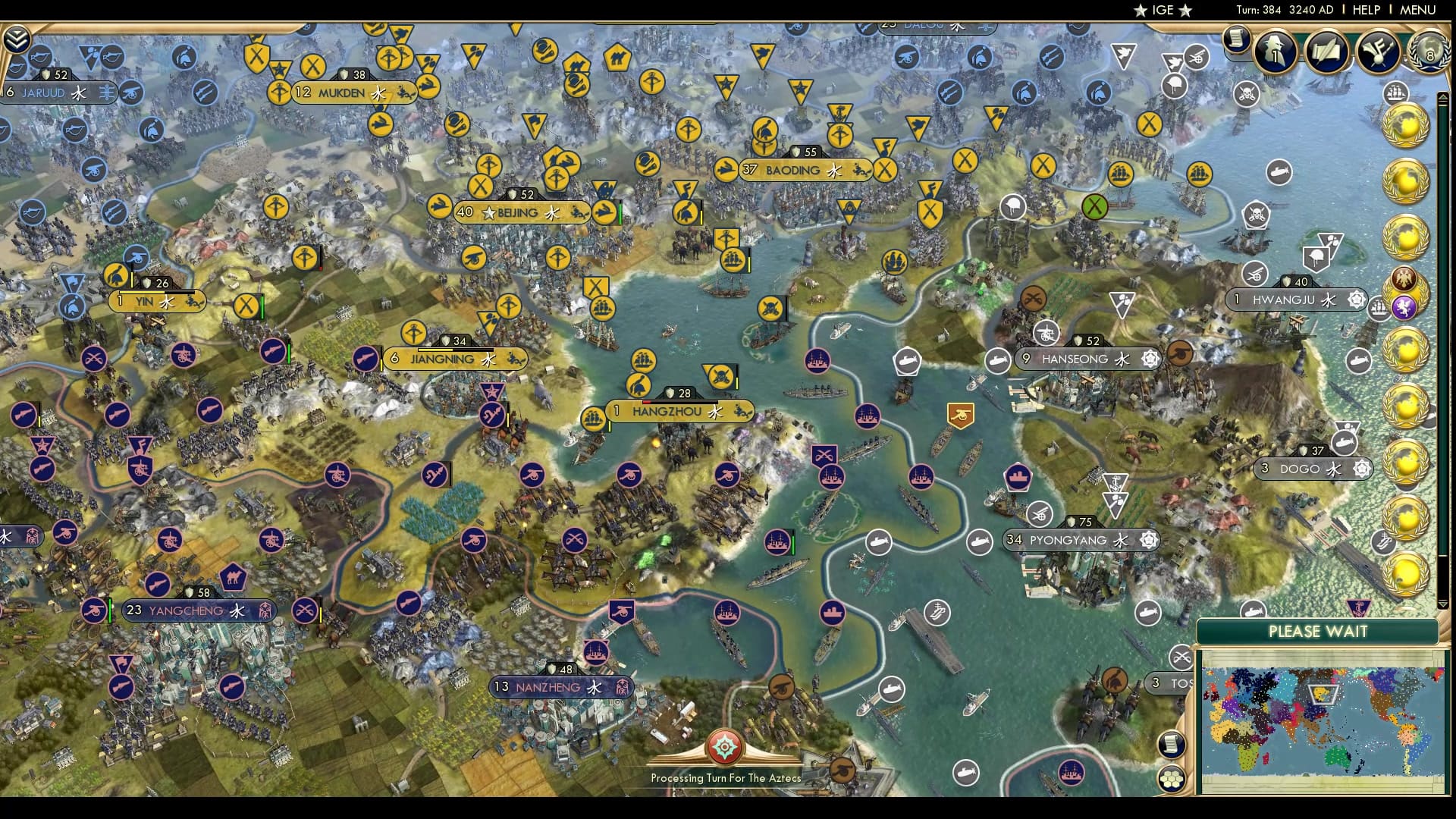The image size is (1456, 819).
Task: Click the World Congress globe showing 8
Action: pyautogui.click(x=1427, y=52)
